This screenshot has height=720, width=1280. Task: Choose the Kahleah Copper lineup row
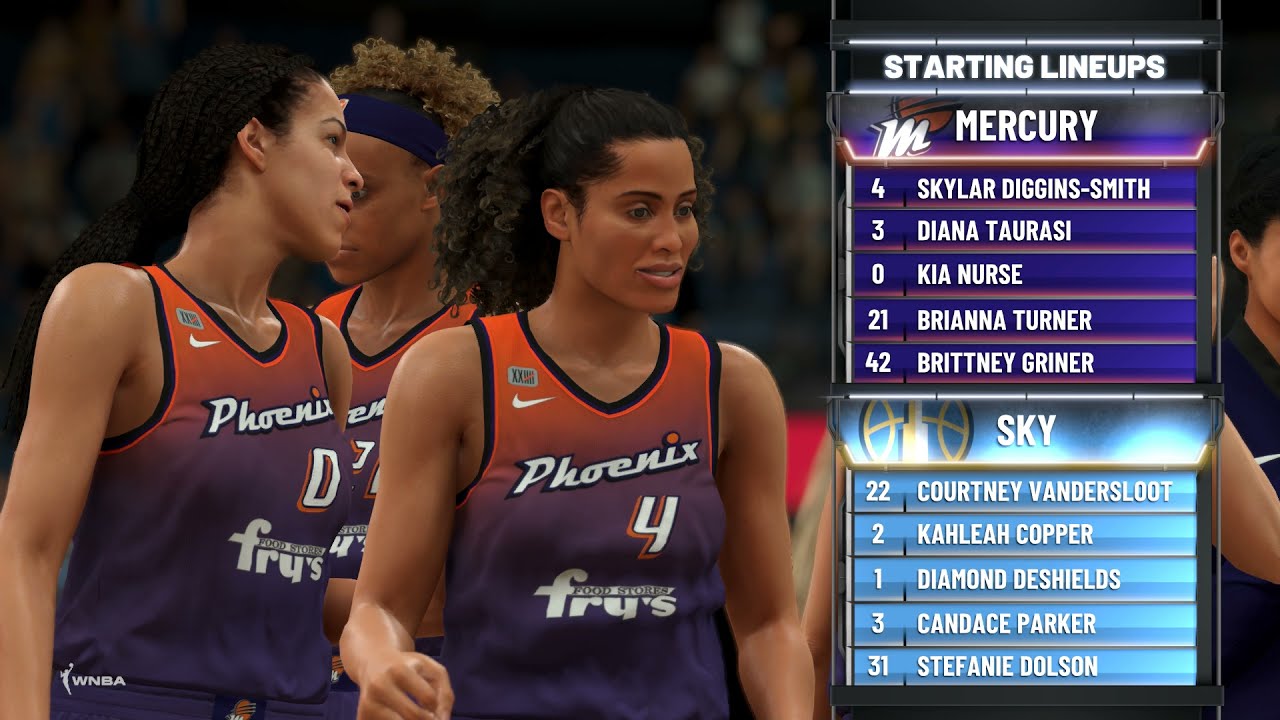(1025, 535)
